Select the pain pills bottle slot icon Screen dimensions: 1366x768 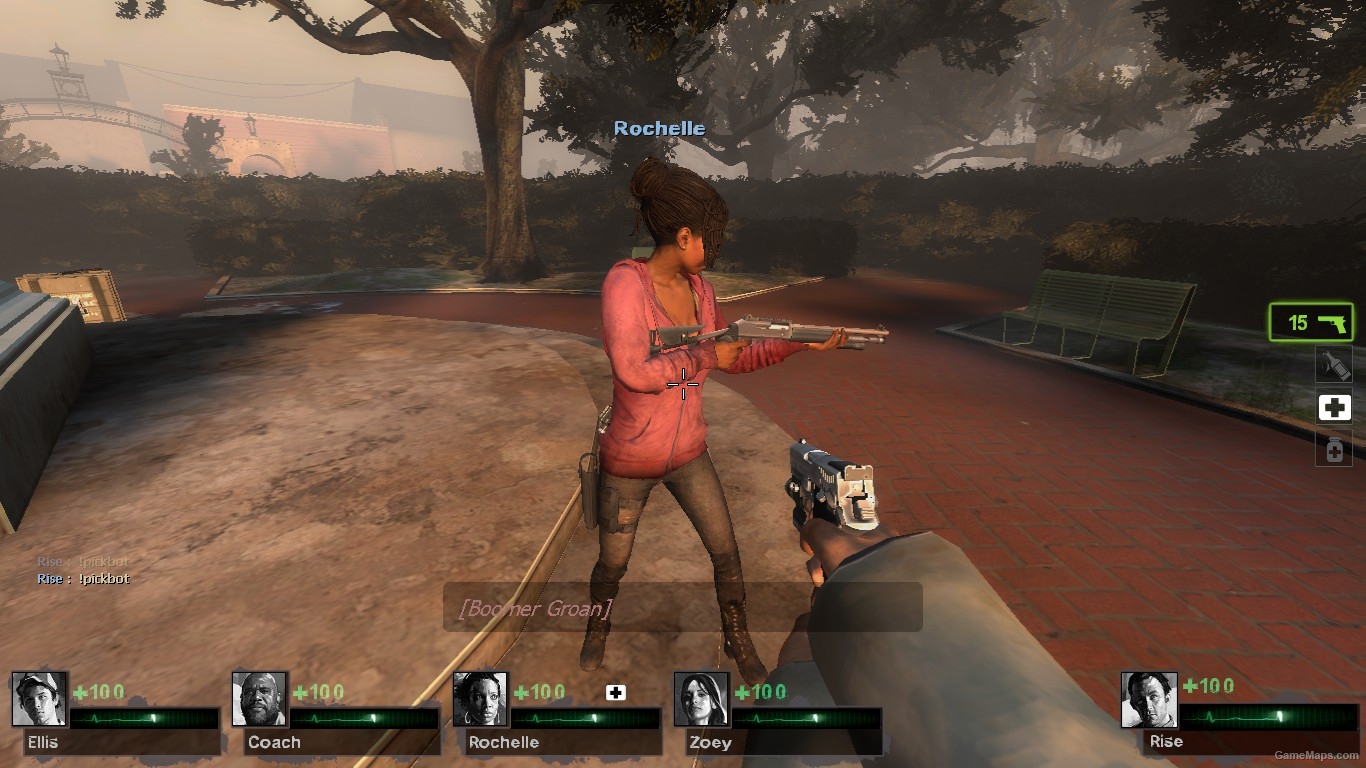click(1335, 451)
